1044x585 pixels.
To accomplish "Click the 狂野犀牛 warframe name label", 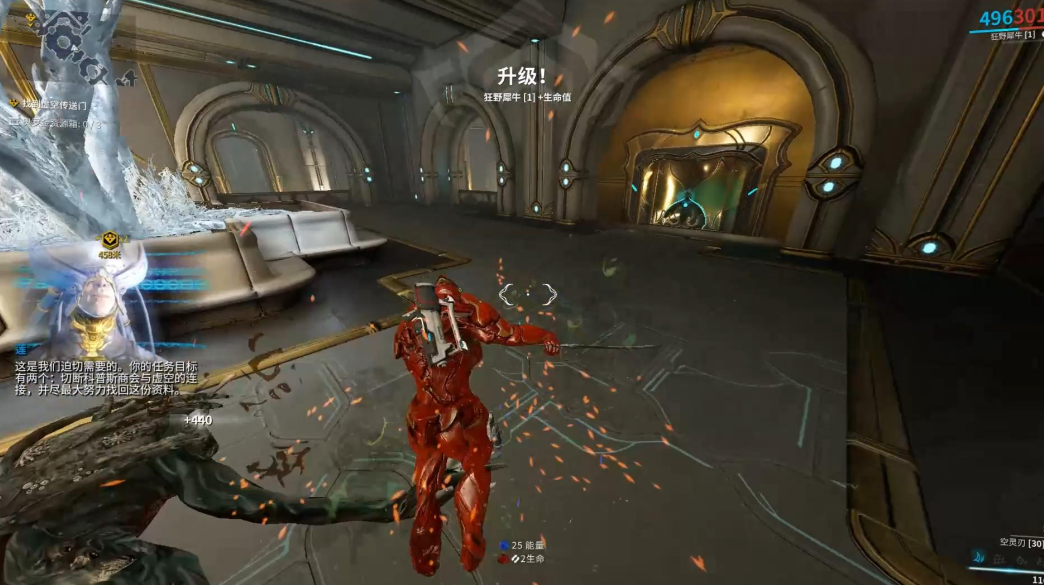I will point(1010,36).
